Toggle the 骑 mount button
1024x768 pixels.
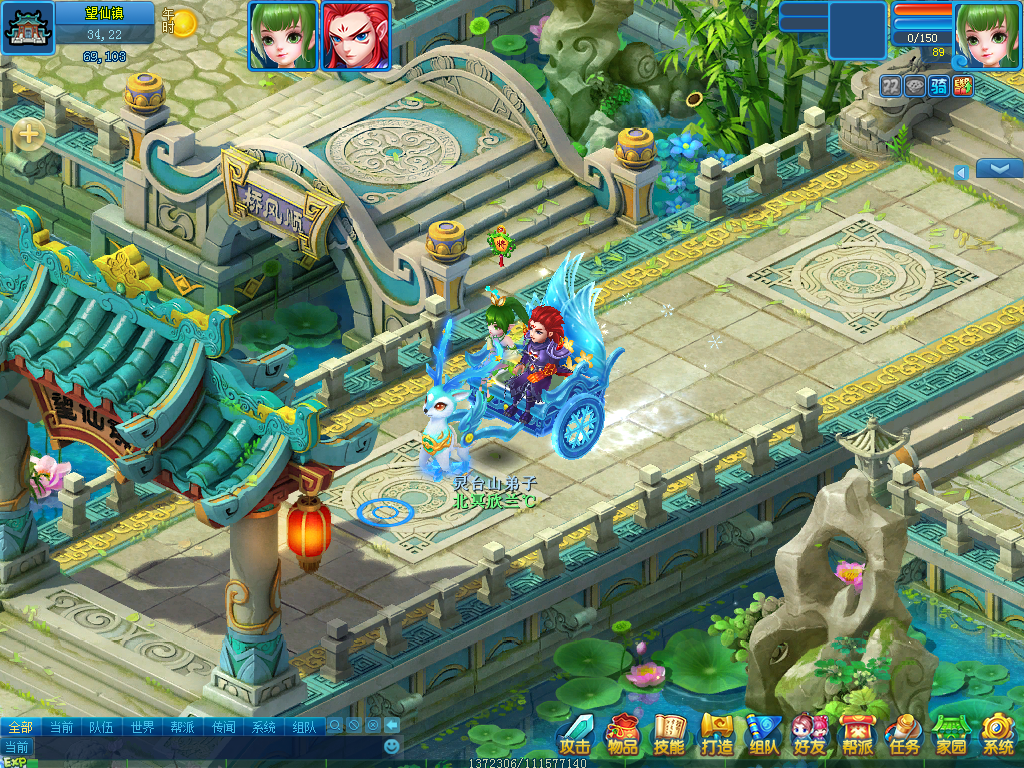click(x=938, y=86)
